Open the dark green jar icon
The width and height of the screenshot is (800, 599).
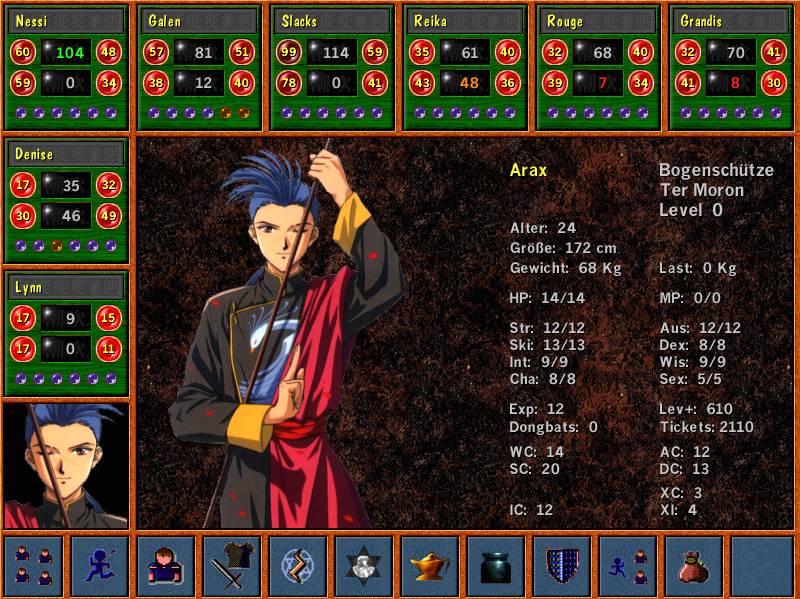pos(496,566)
